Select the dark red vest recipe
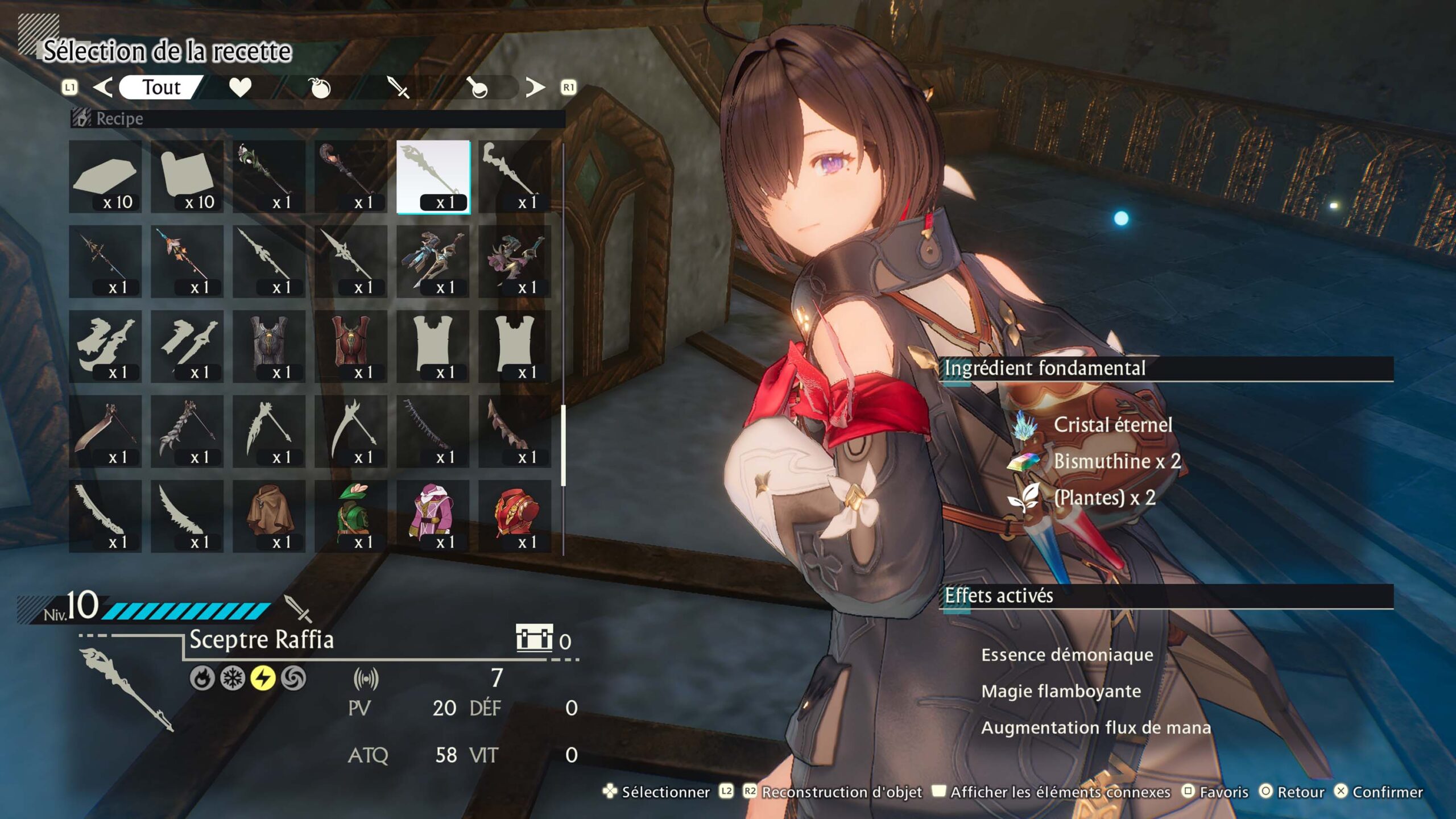 [351, 346]
